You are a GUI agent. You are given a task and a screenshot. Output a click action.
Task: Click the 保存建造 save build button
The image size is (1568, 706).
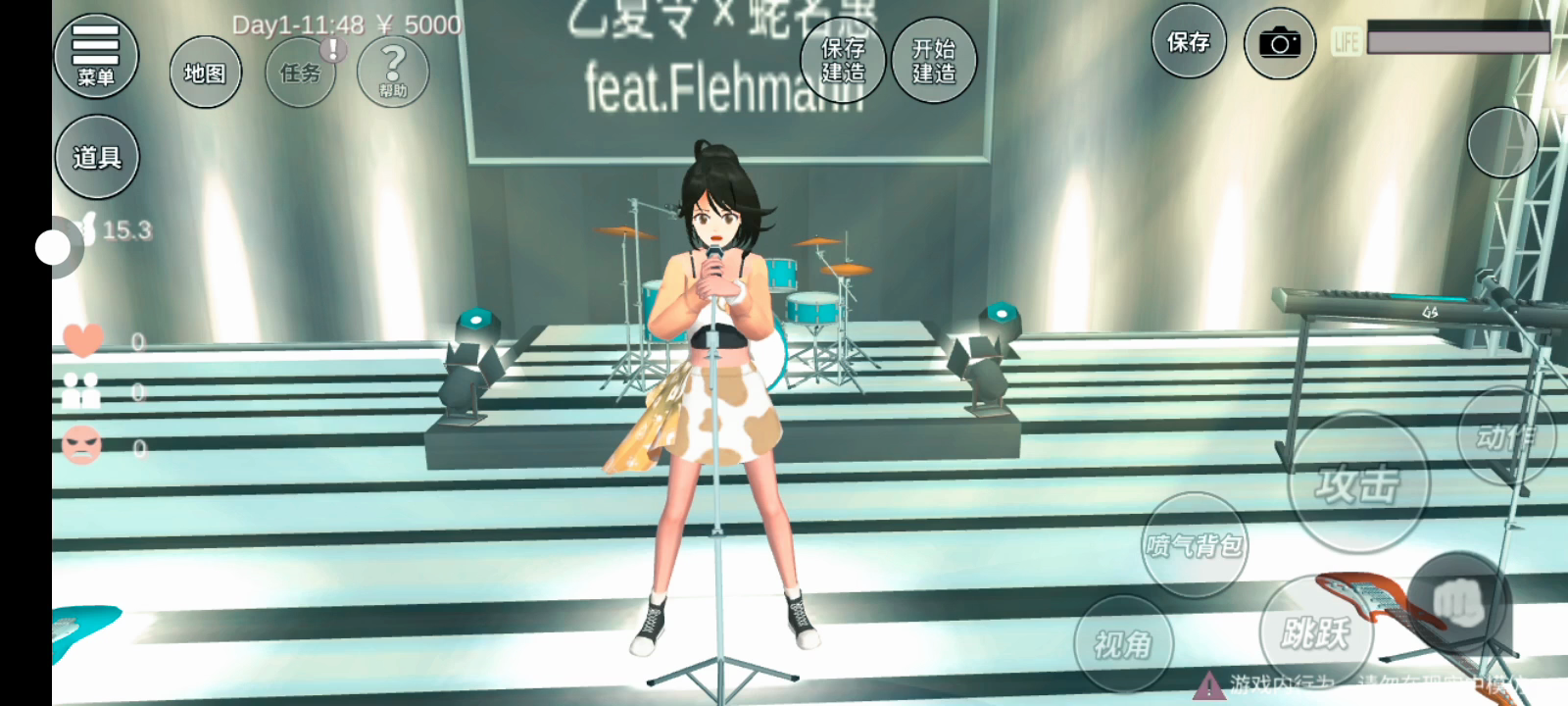click(843, 60)
